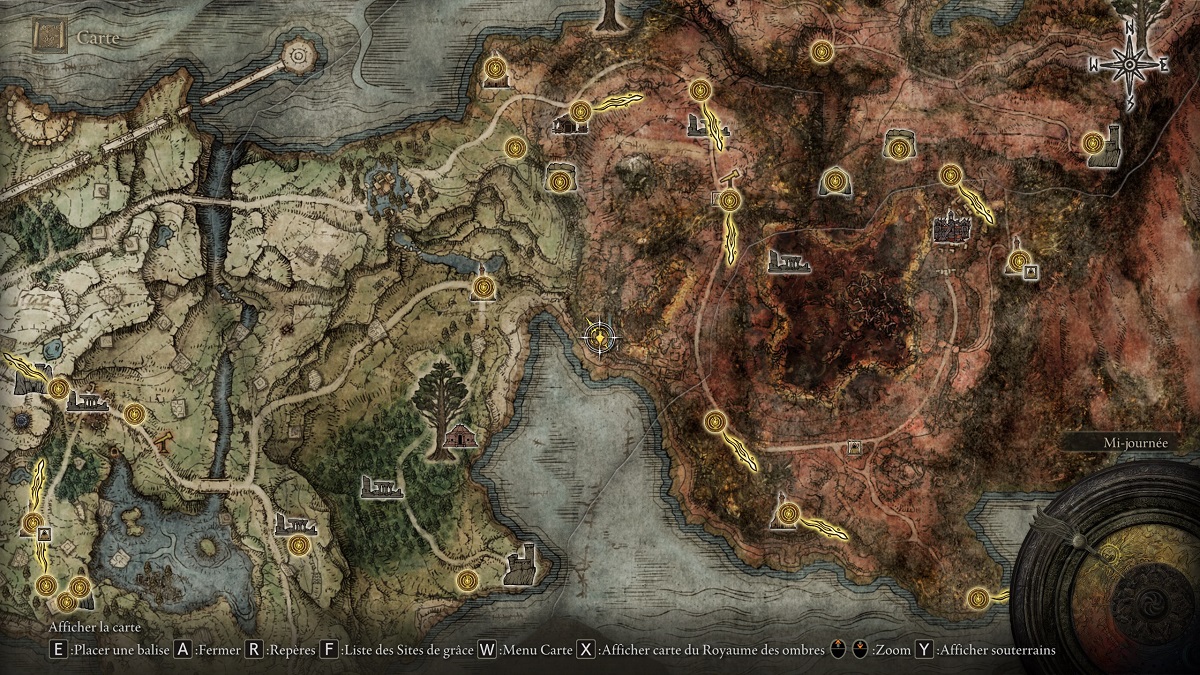Select the Gatefront grace beside the stone gate
The width and height of the screenshot is (1200, 675).
(x=58, y=389)
